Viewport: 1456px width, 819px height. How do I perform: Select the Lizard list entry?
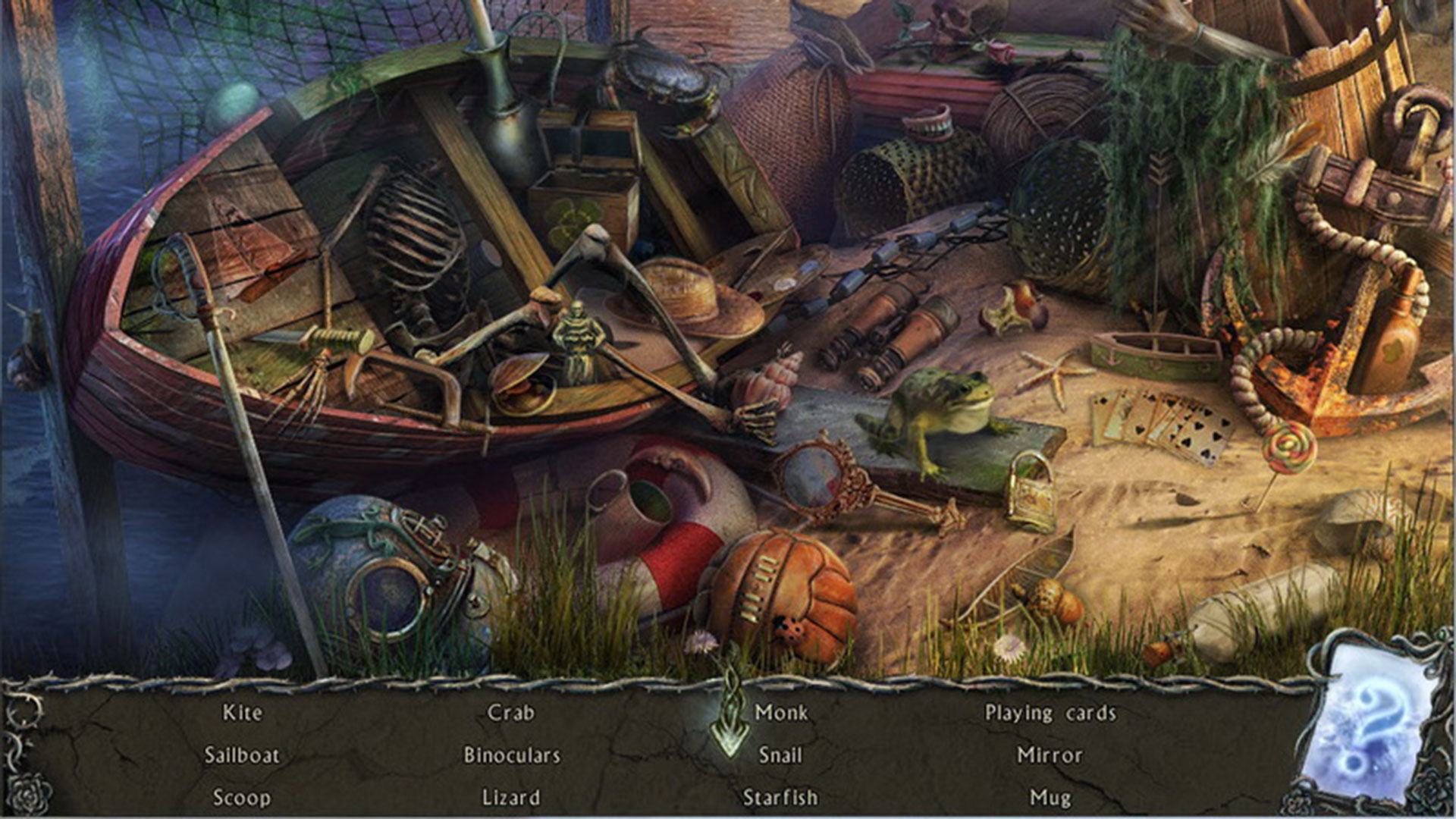coord(511,798)
